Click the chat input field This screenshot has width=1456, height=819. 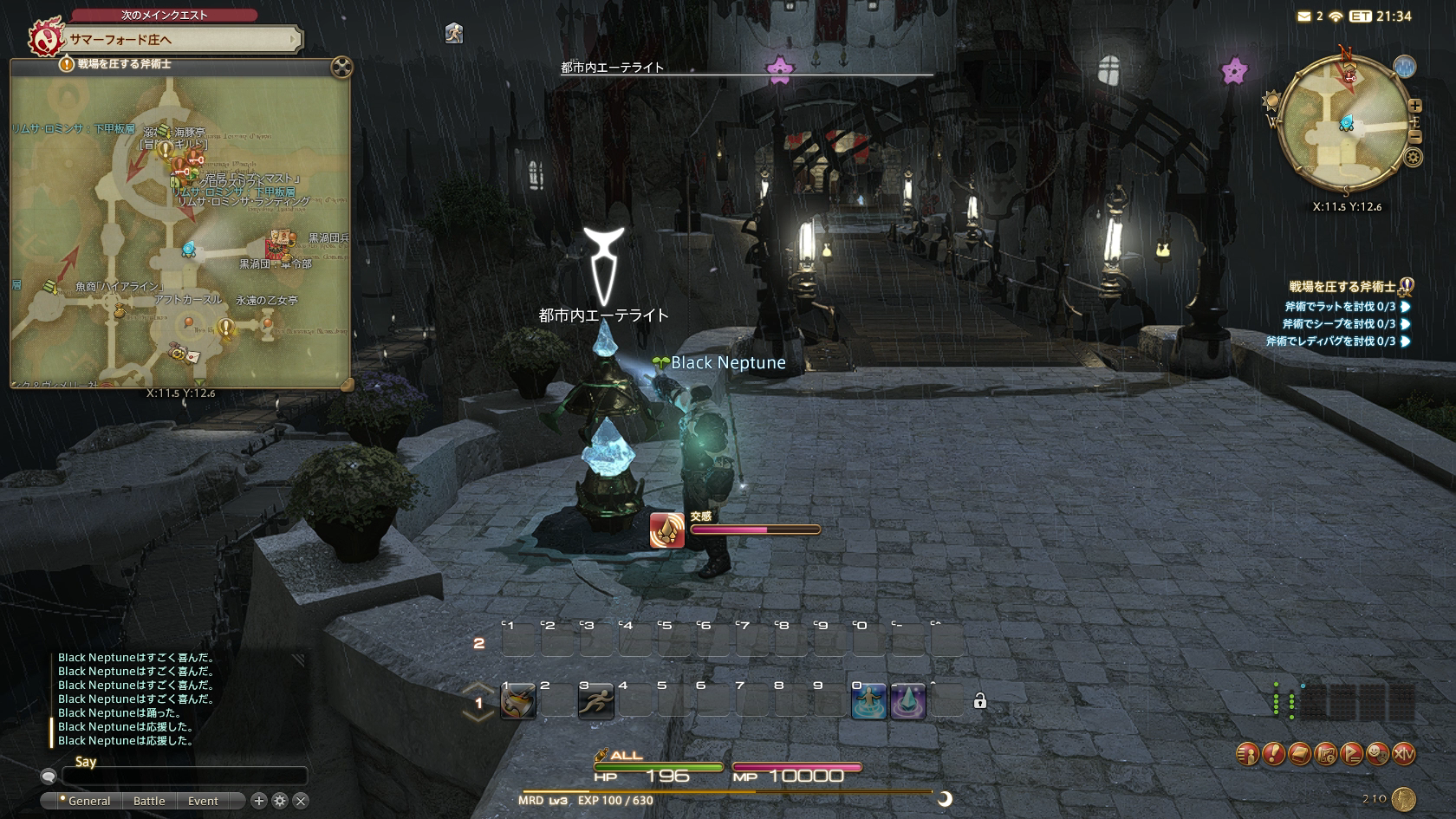coord(184,776)
